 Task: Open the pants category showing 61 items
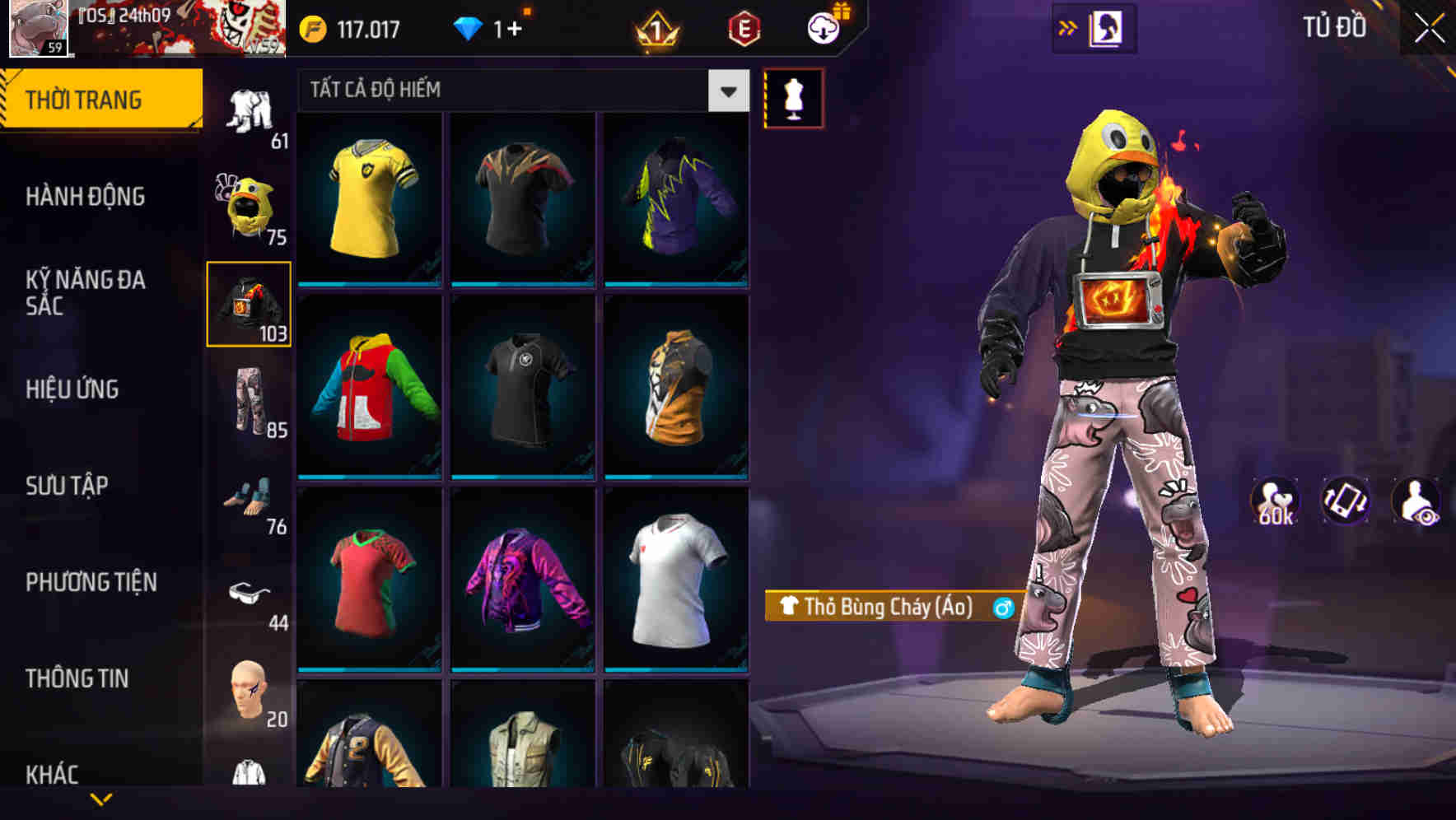251,107
